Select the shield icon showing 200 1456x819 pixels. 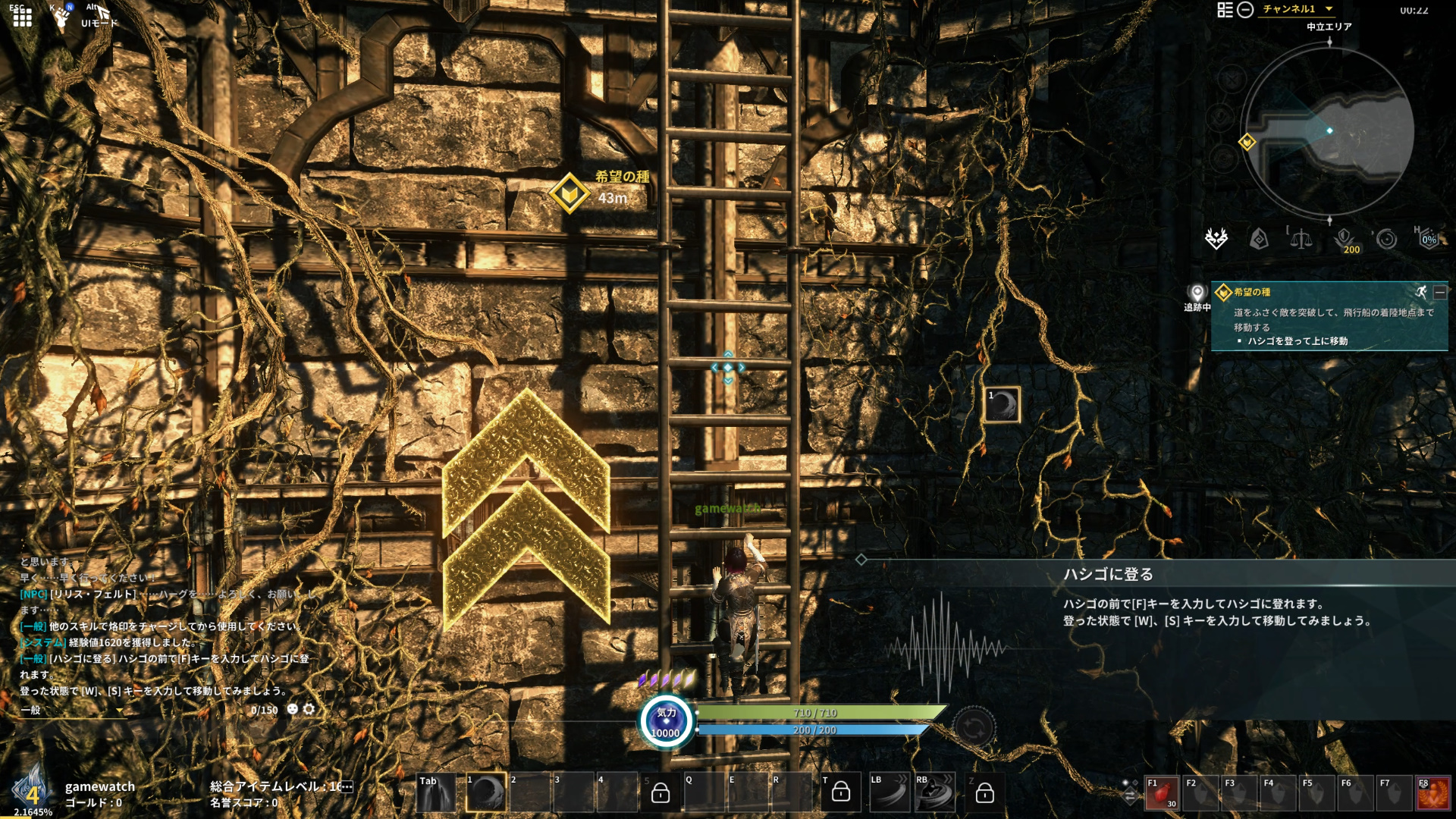point(1344,240)
